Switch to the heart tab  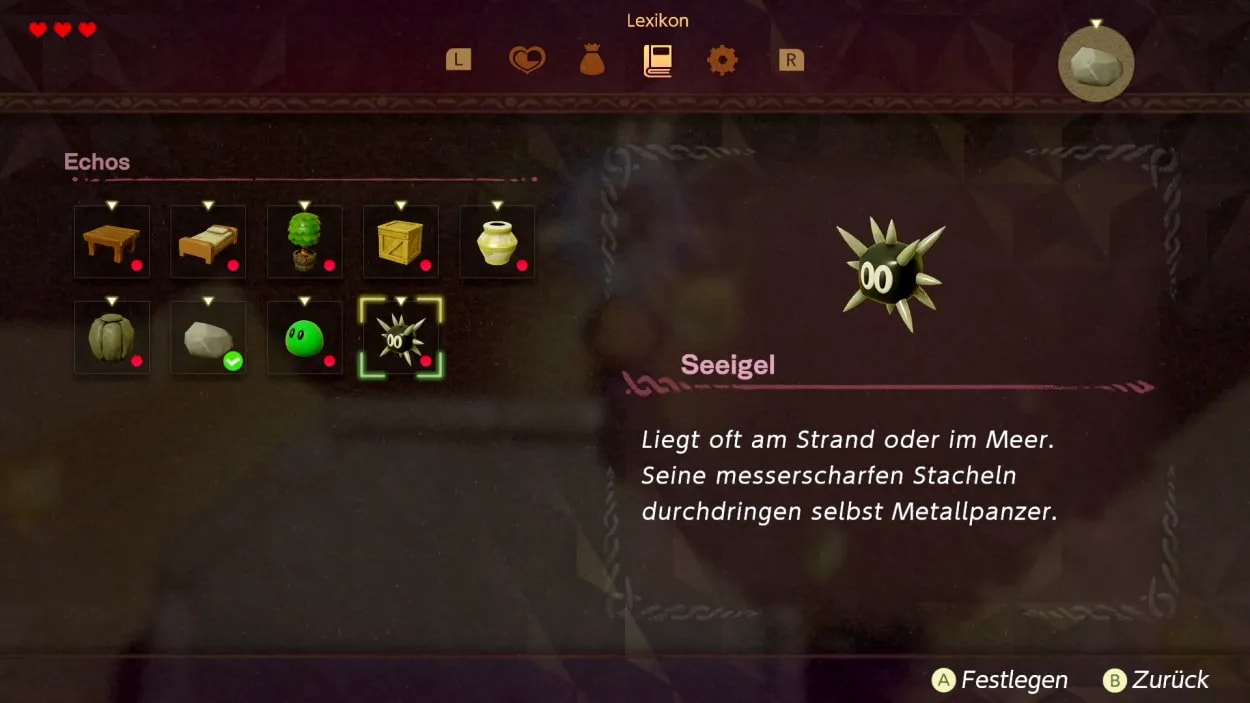pyautogui.click(x=526, y=61)
